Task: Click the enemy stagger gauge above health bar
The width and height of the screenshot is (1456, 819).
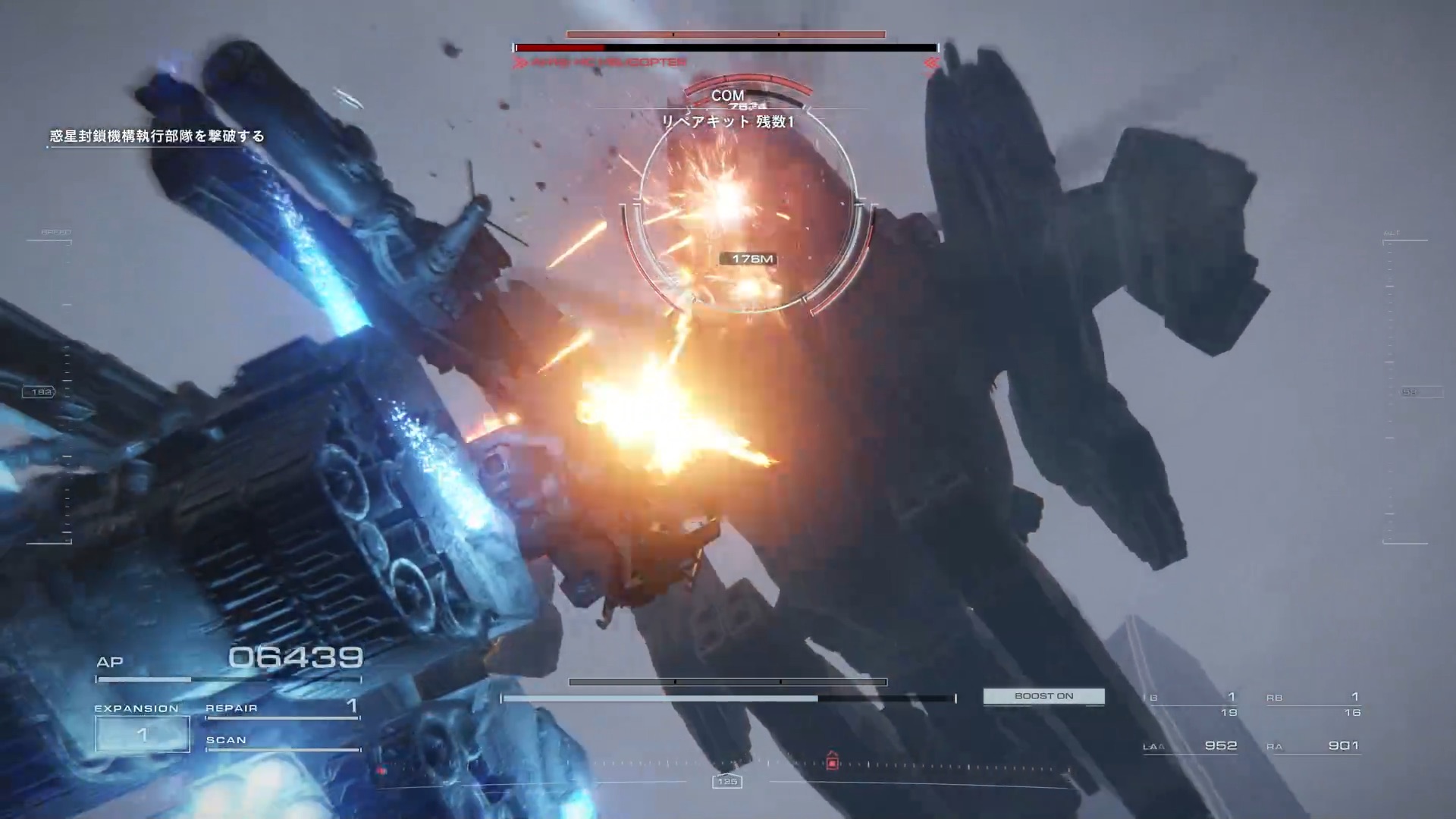Action: 725,33
